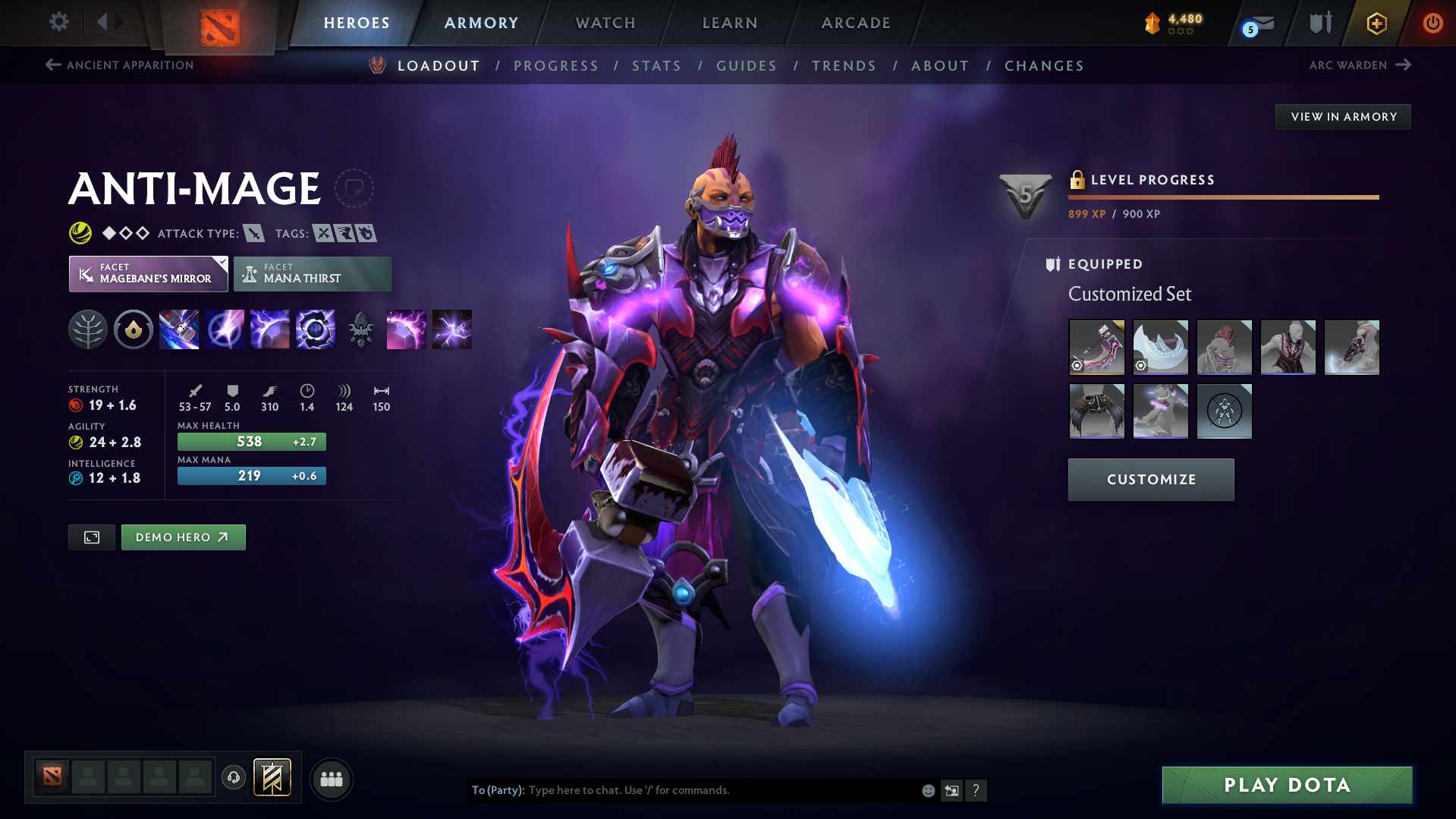Open the talent tree icon
The height and width of the screenshot is (819, 1456).
88,329
